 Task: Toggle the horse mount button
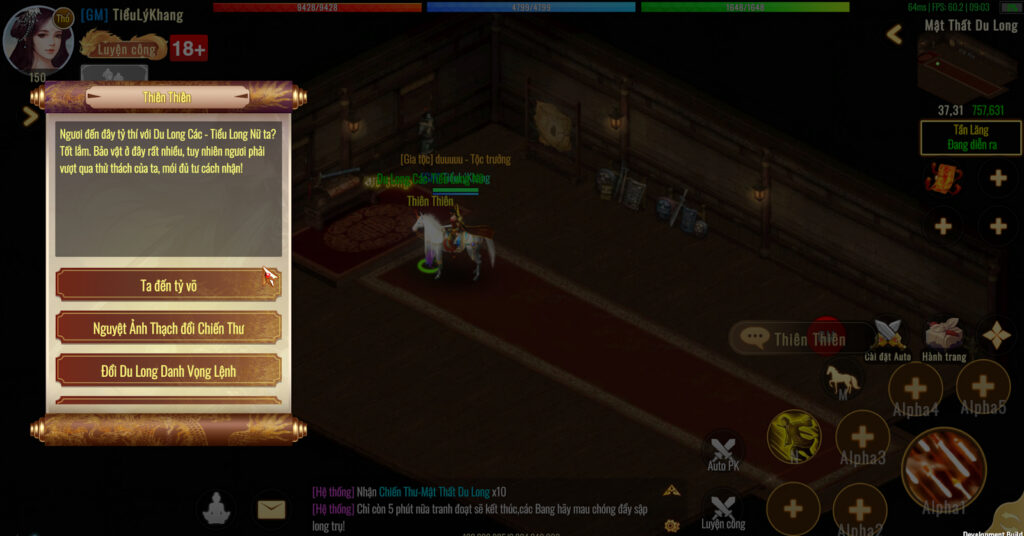click(x=842, y=381)
